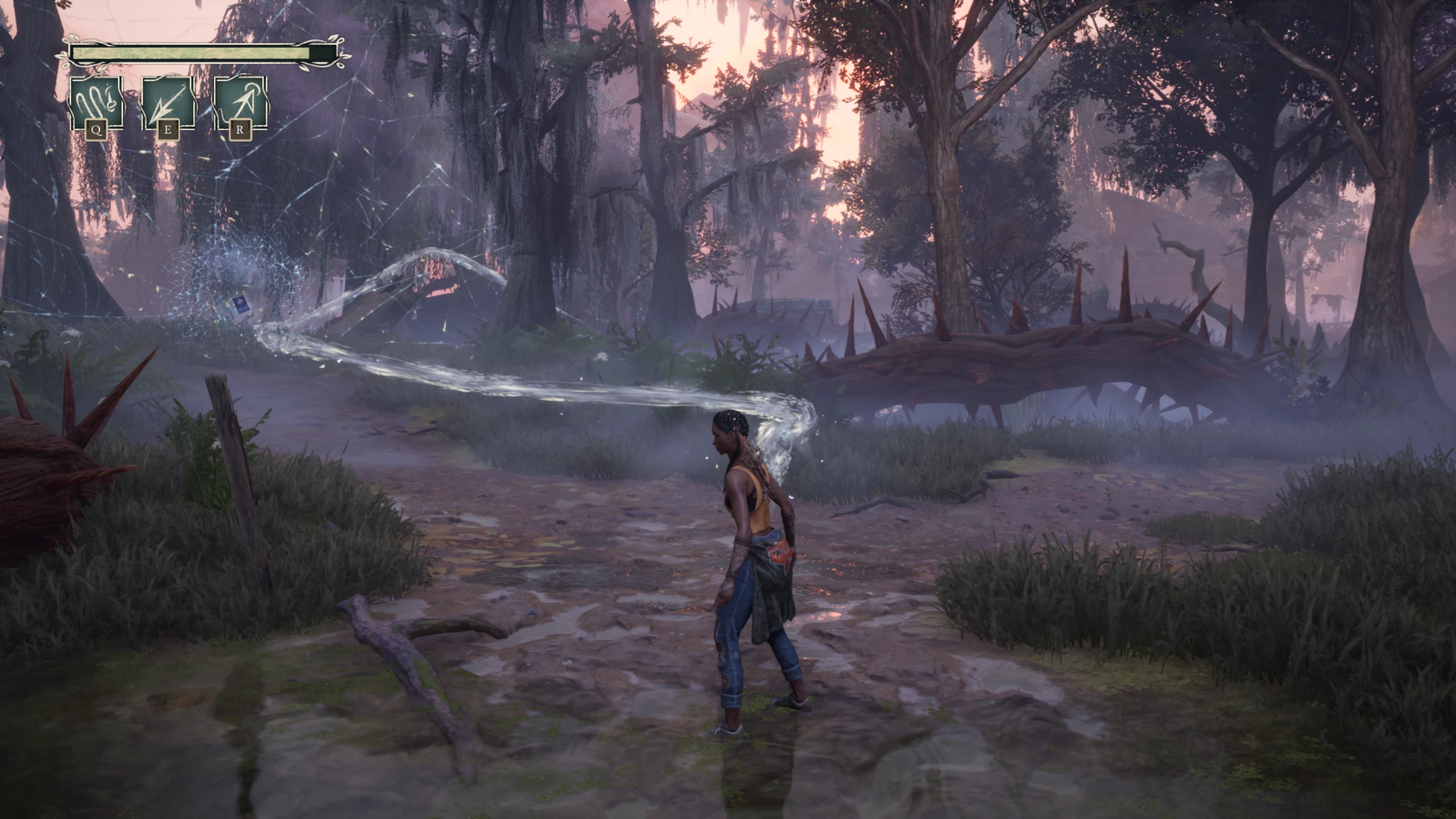The width and height of the screenshot is (1456, 819).
Task: Trigger the upward arrow push ability
Action: coord(239,104)
